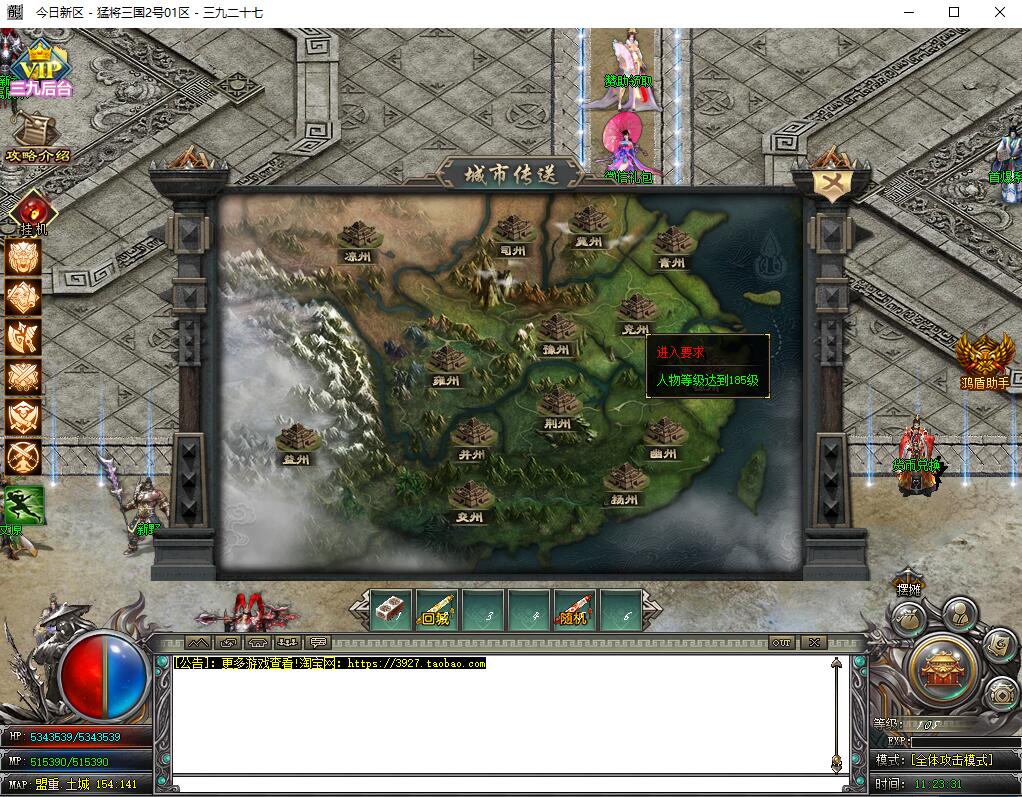This screenshot has height=797, width=1022.
Task: Open the VIP 三九后台 panel
Action: pos(42,70)
